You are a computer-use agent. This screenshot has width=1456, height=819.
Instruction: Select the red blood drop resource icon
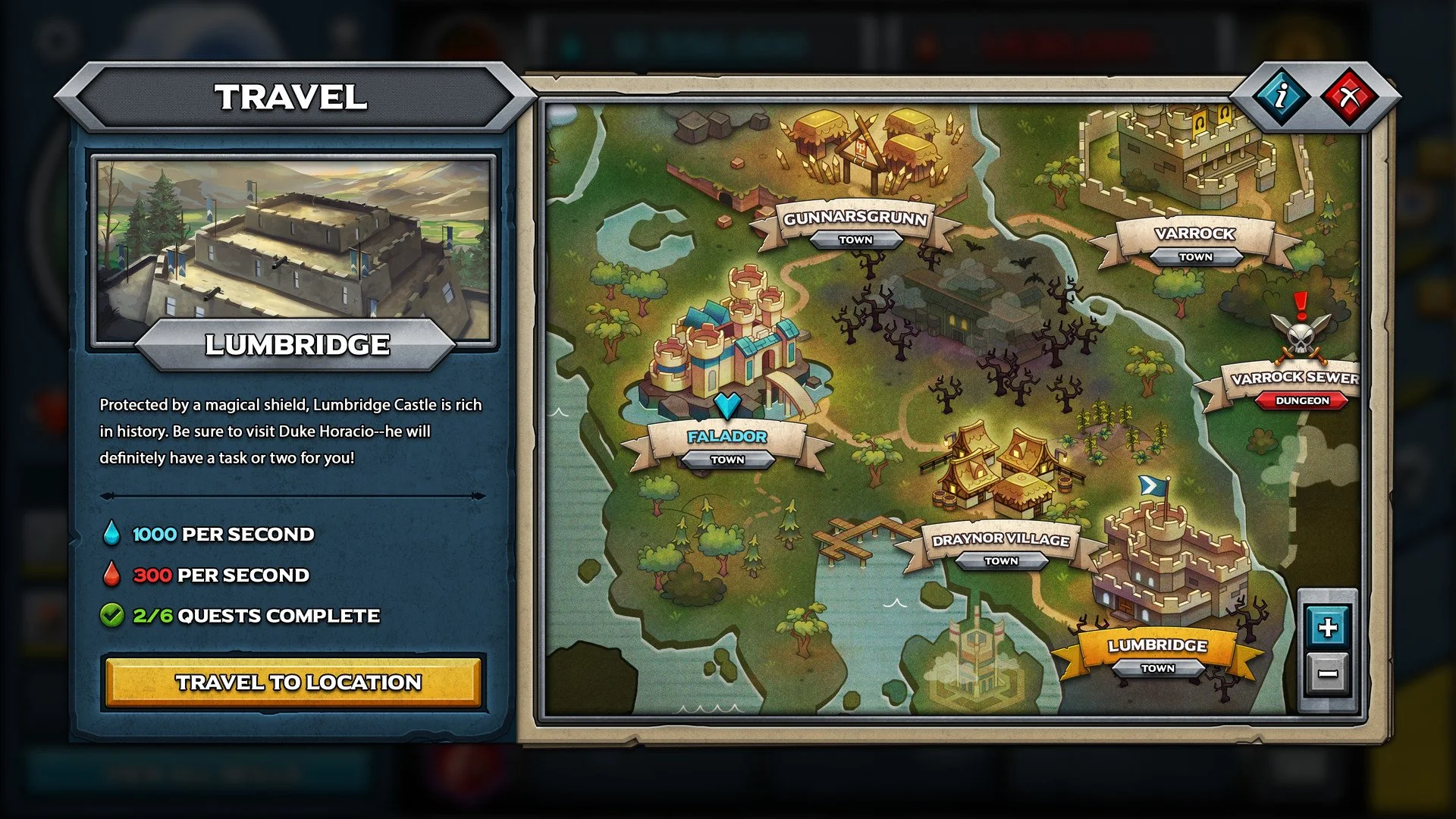(x=112, y=575)
